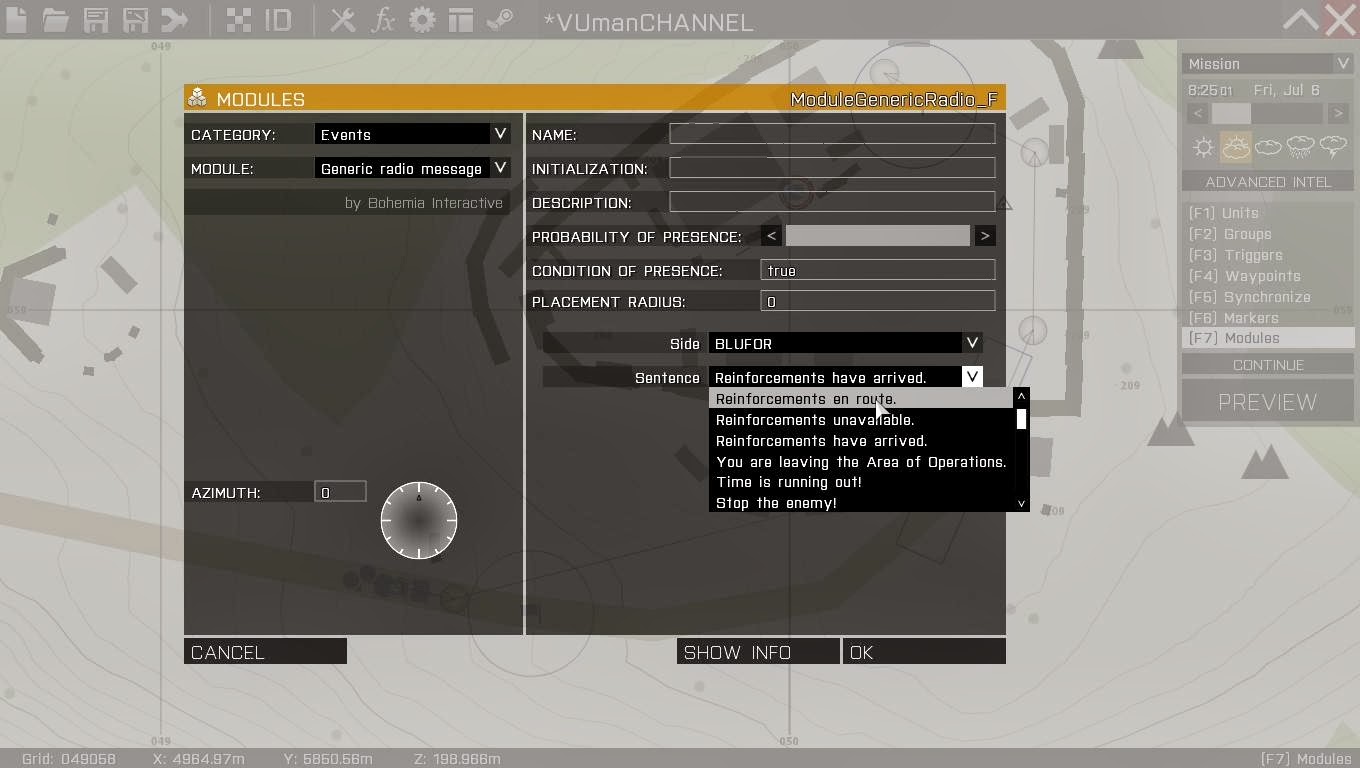The width and height of the screenshot is (1360, 768).
Task: Select the overcast cloudy weather icon
Action: (x=1268, y=147)
